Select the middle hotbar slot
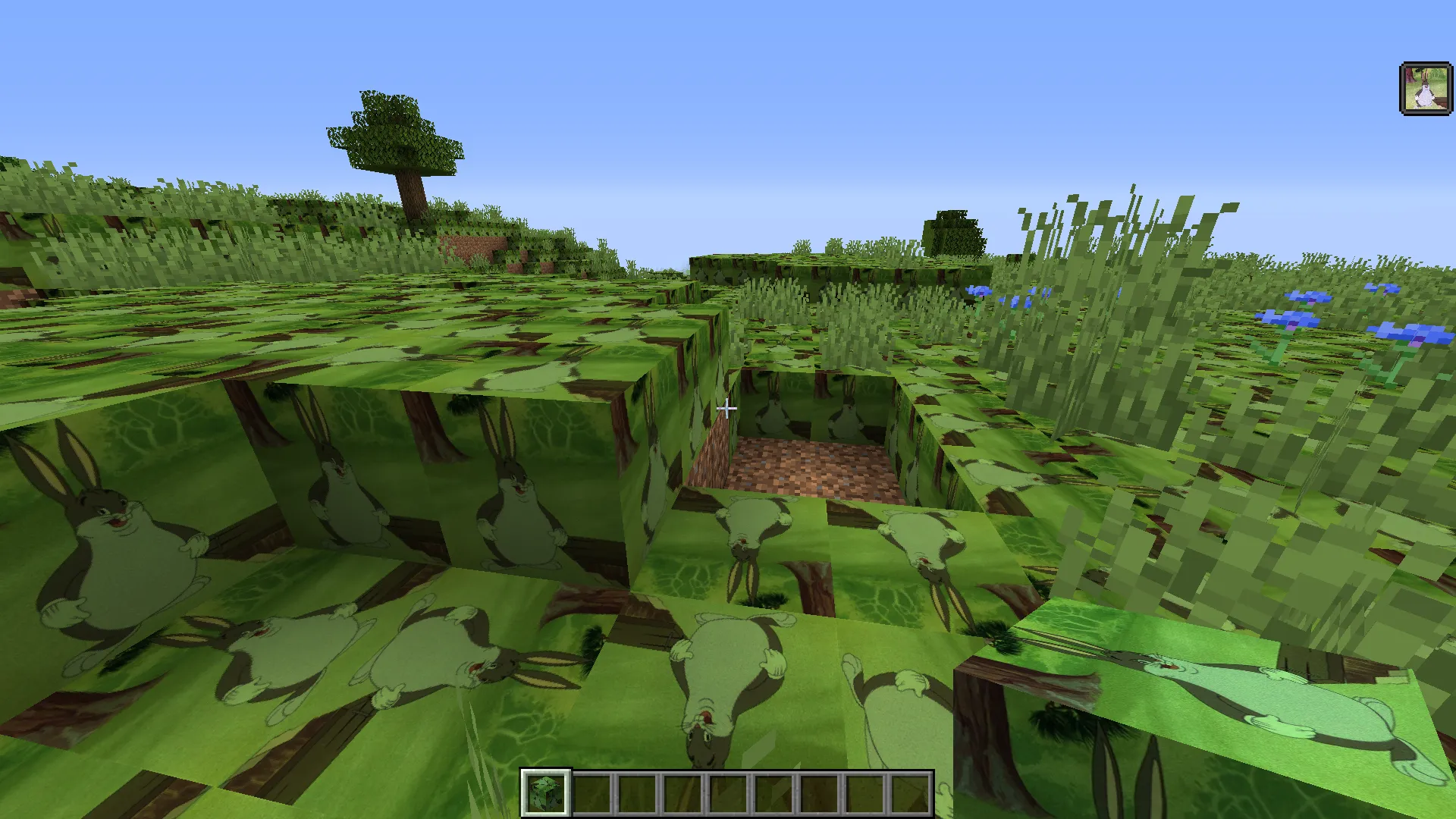Image resolution: width=1456 pixels, height=819 pixels. [728, 791]
